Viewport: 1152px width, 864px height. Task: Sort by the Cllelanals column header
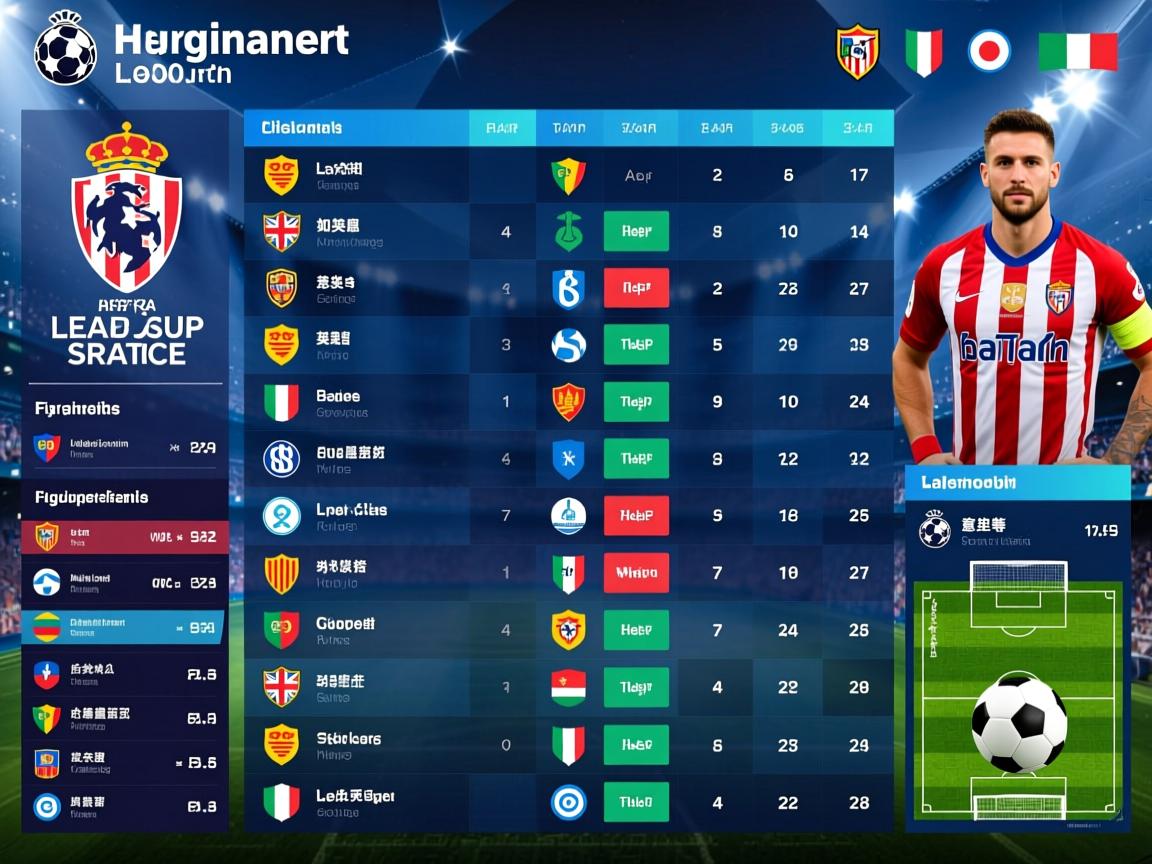click(302, 128)
